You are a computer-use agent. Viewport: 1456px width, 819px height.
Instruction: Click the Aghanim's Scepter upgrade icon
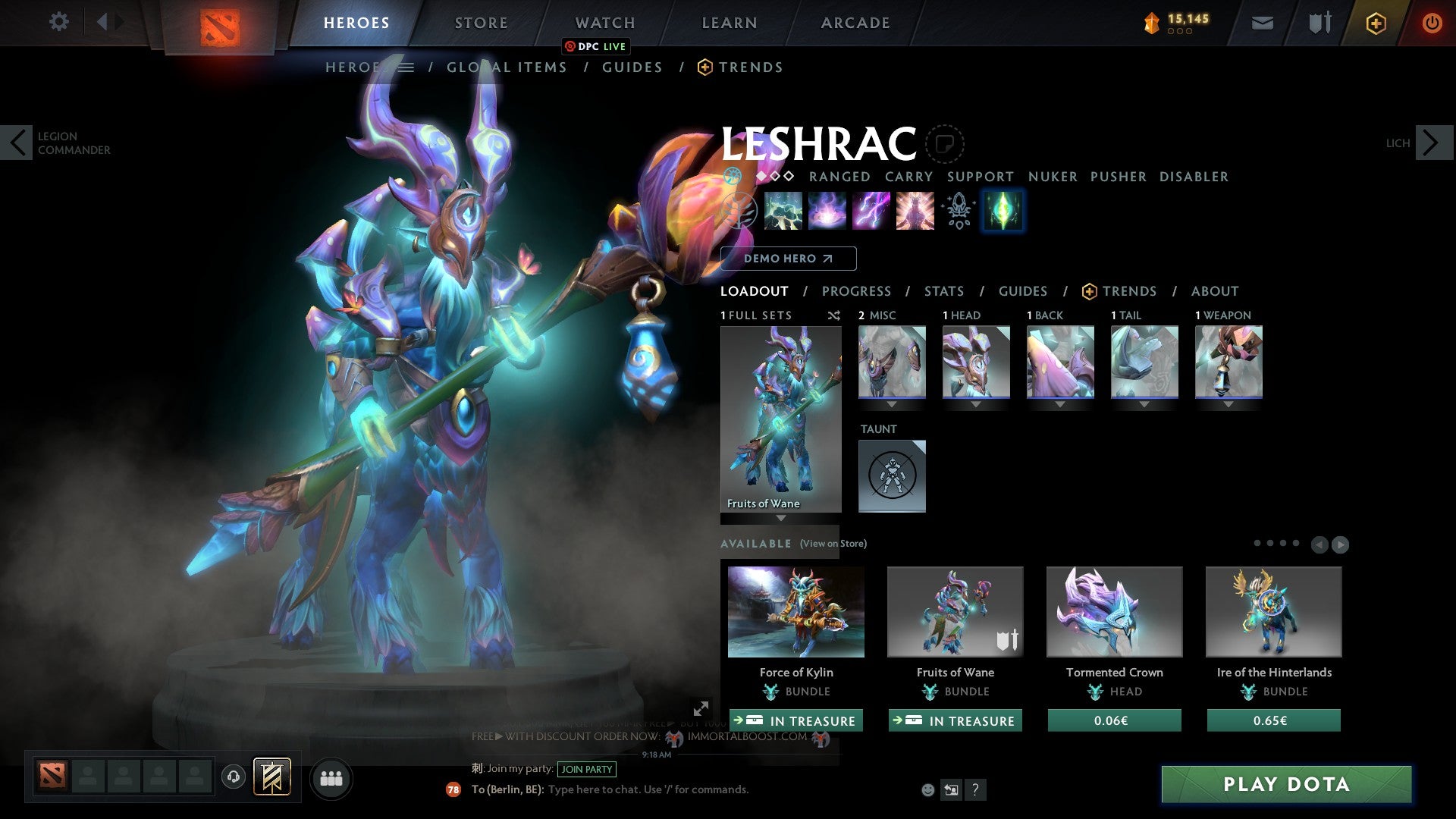click(958, 212)
